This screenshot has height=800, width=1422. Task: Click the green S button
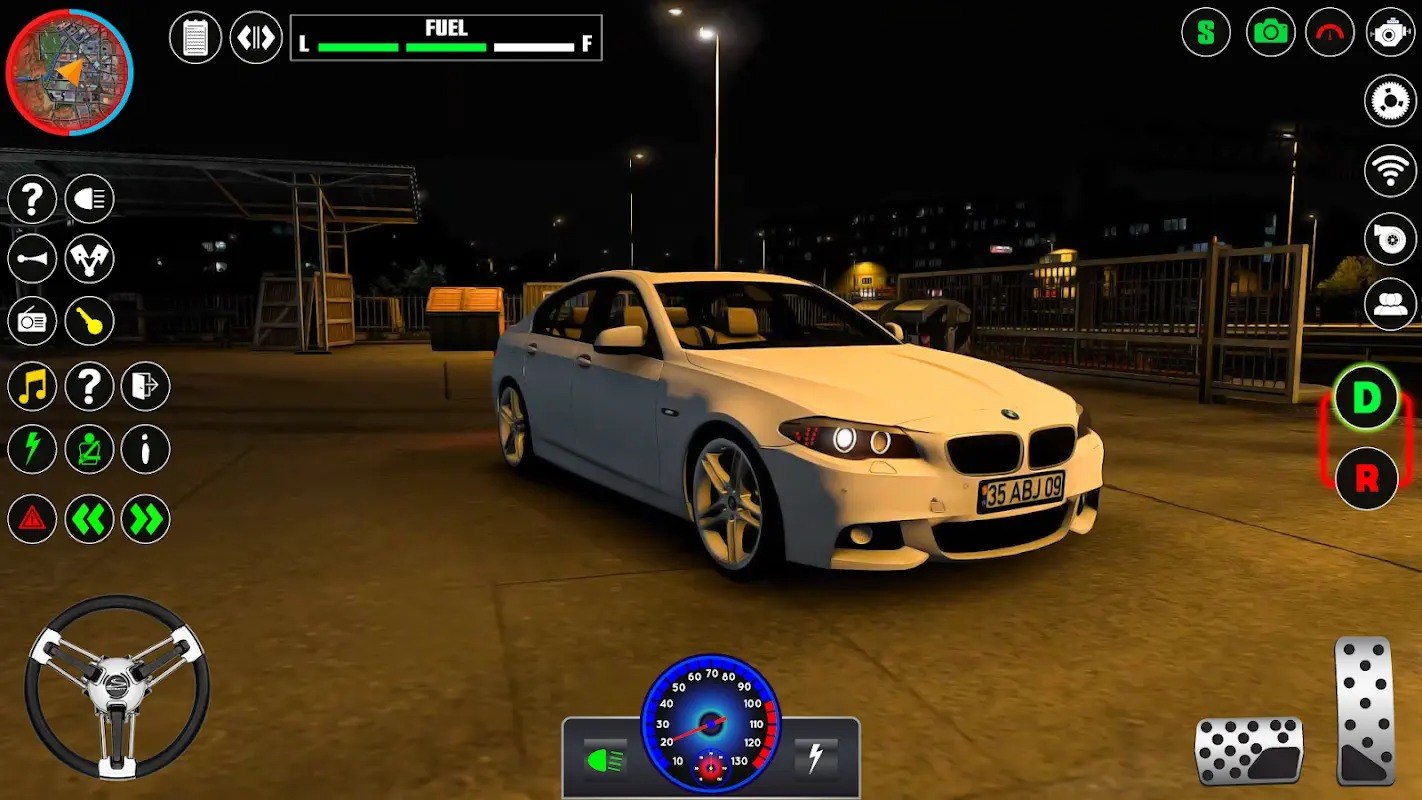tap(1206, 32)
